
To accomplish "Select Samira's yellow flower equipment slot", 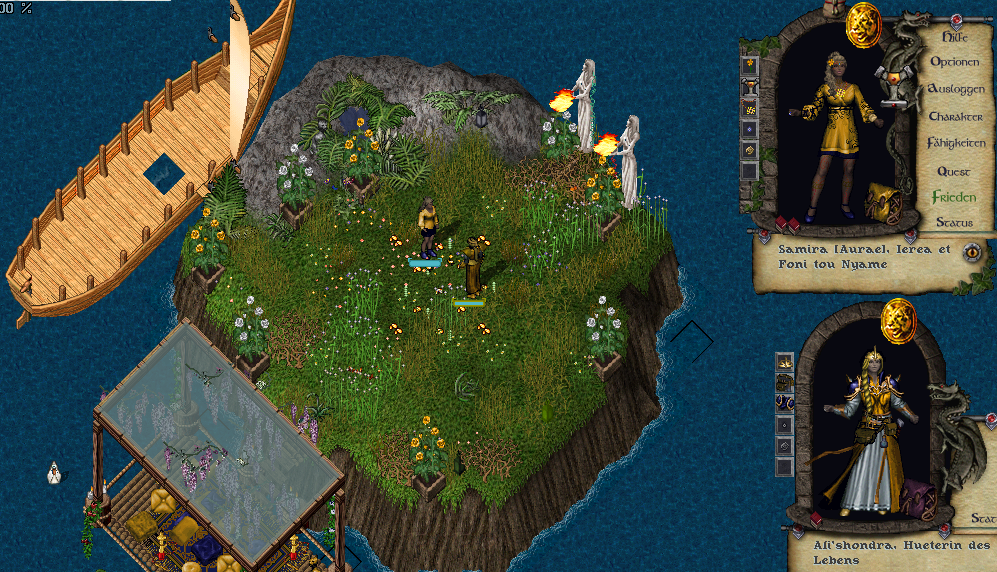I will [x=750, y=66].
